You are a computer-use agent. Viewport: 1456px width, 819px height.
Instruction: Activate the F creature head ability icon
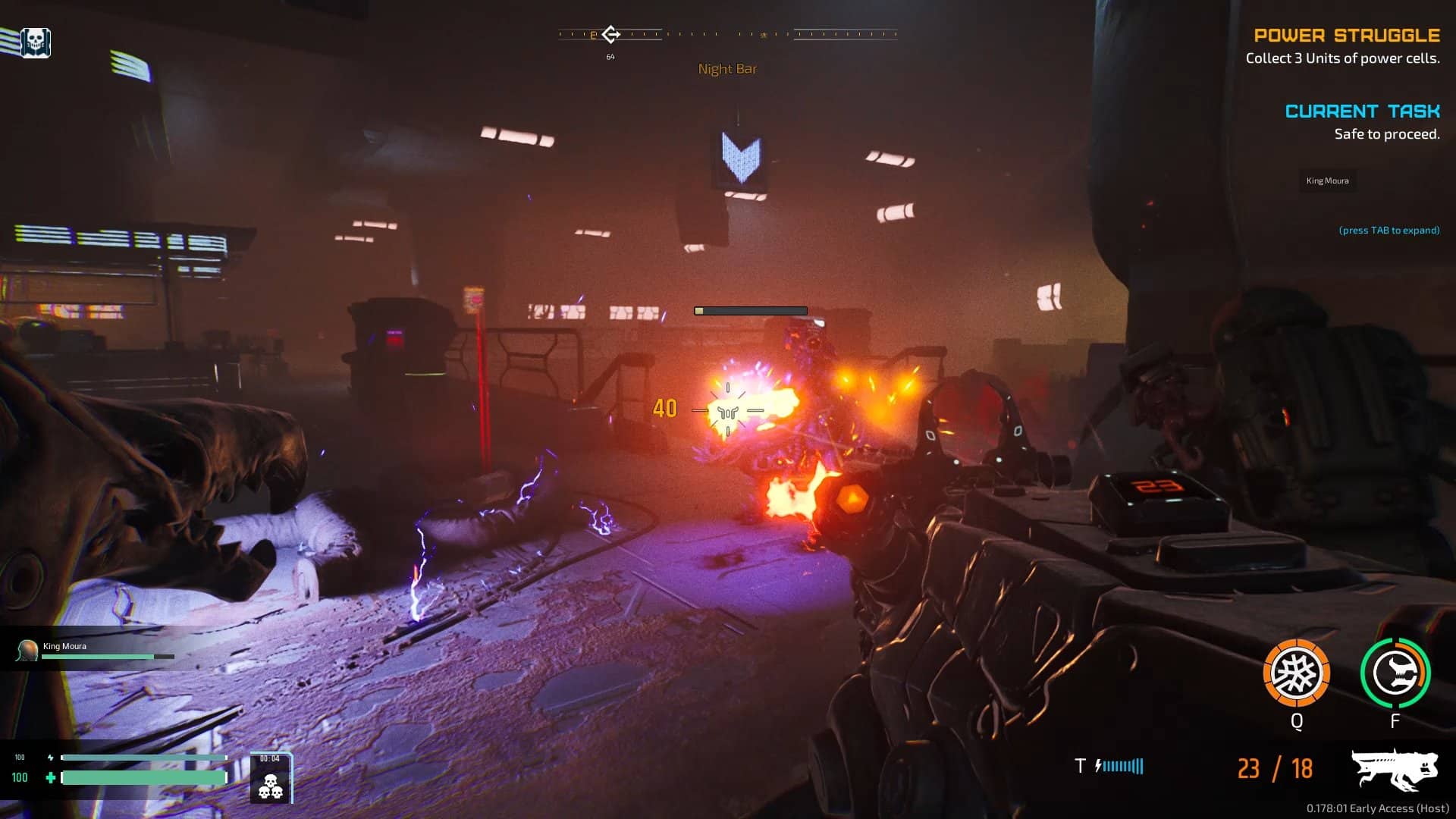(x=1395, y=673)
